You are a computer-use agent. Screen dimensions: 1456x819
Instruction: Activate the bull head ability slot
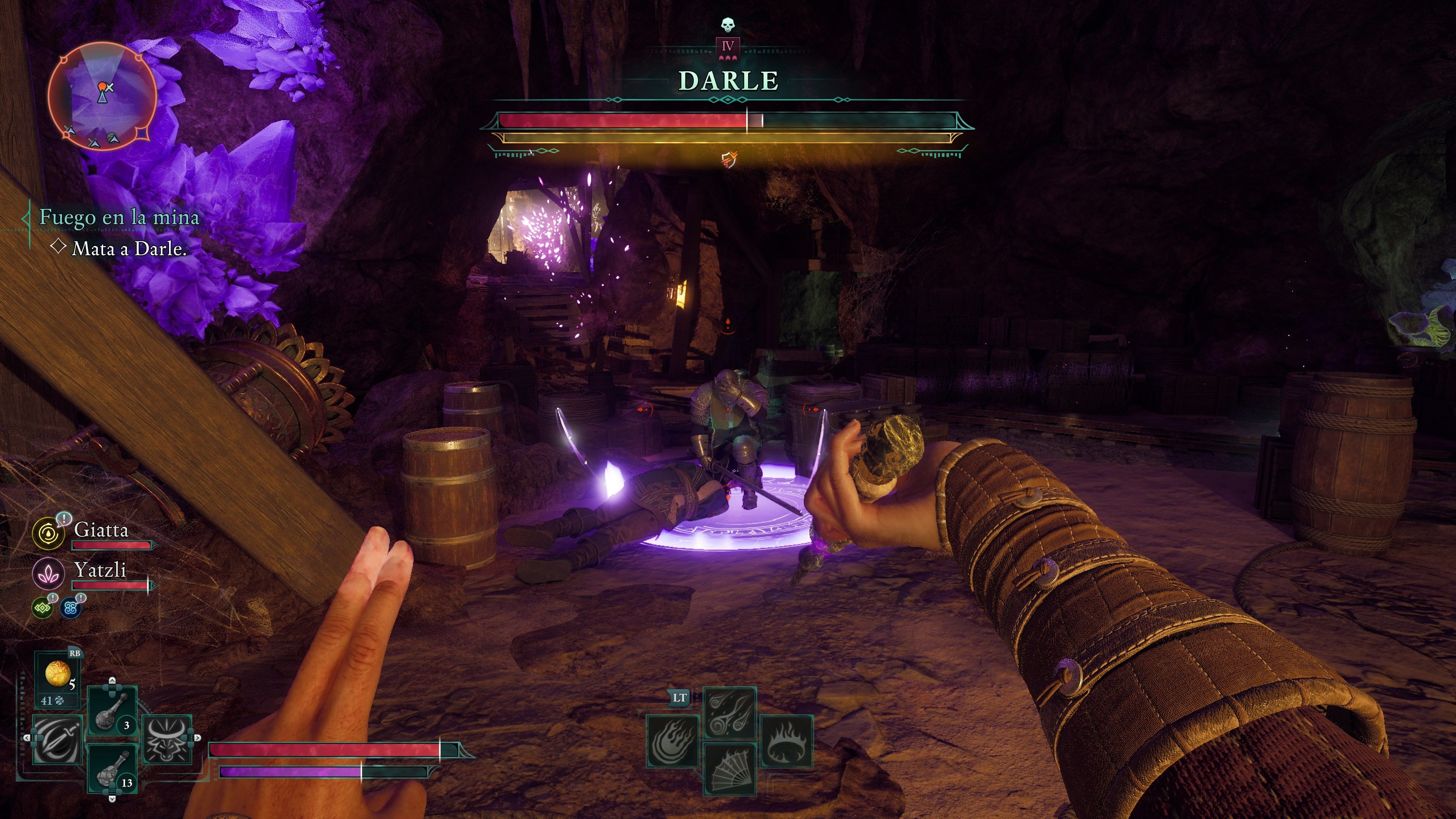(167, 739)
